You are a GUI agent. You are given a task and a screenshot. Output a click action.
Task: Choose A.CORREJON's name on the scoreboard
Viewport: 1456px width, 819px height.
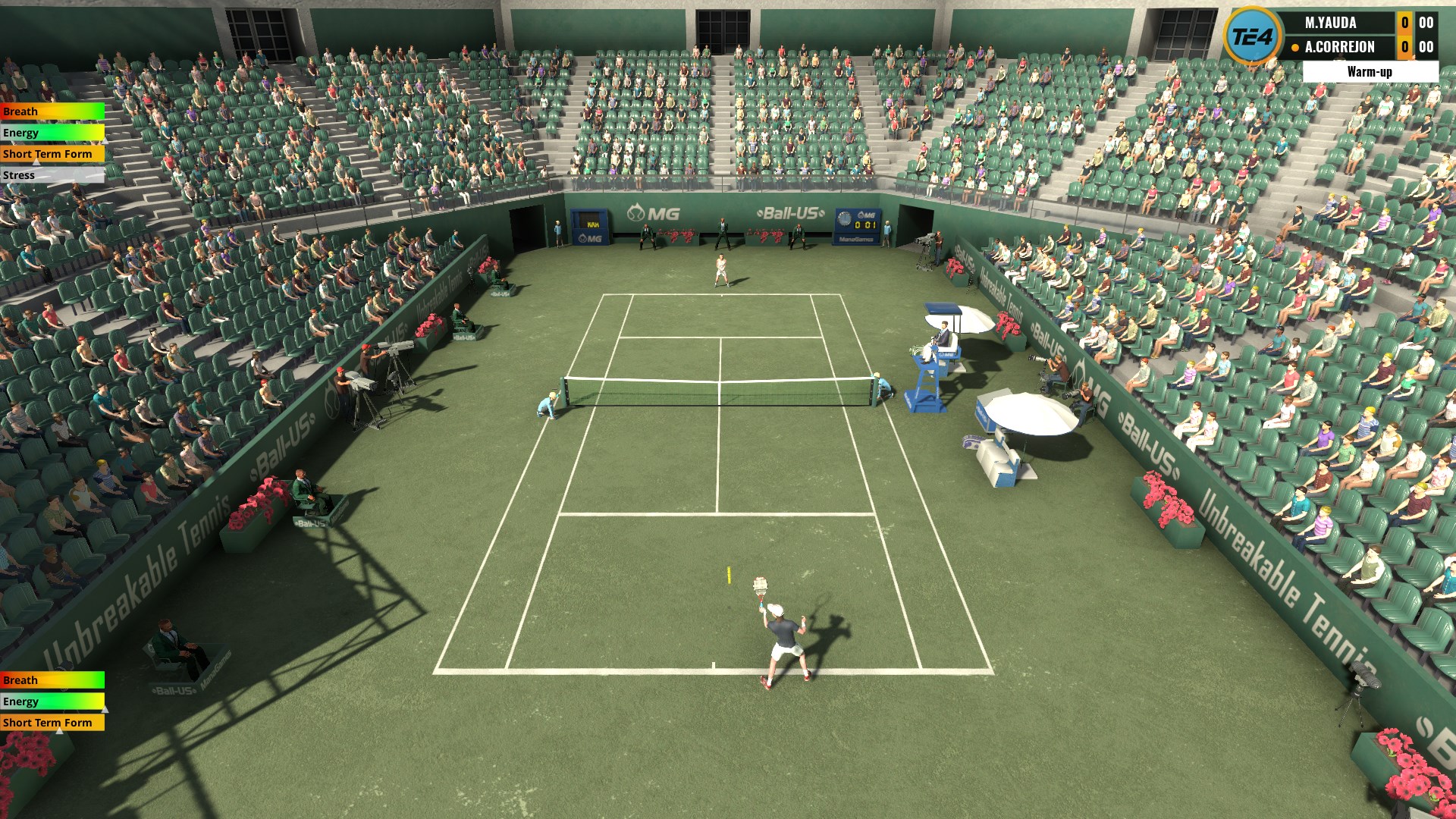(x=1339, y=47)
